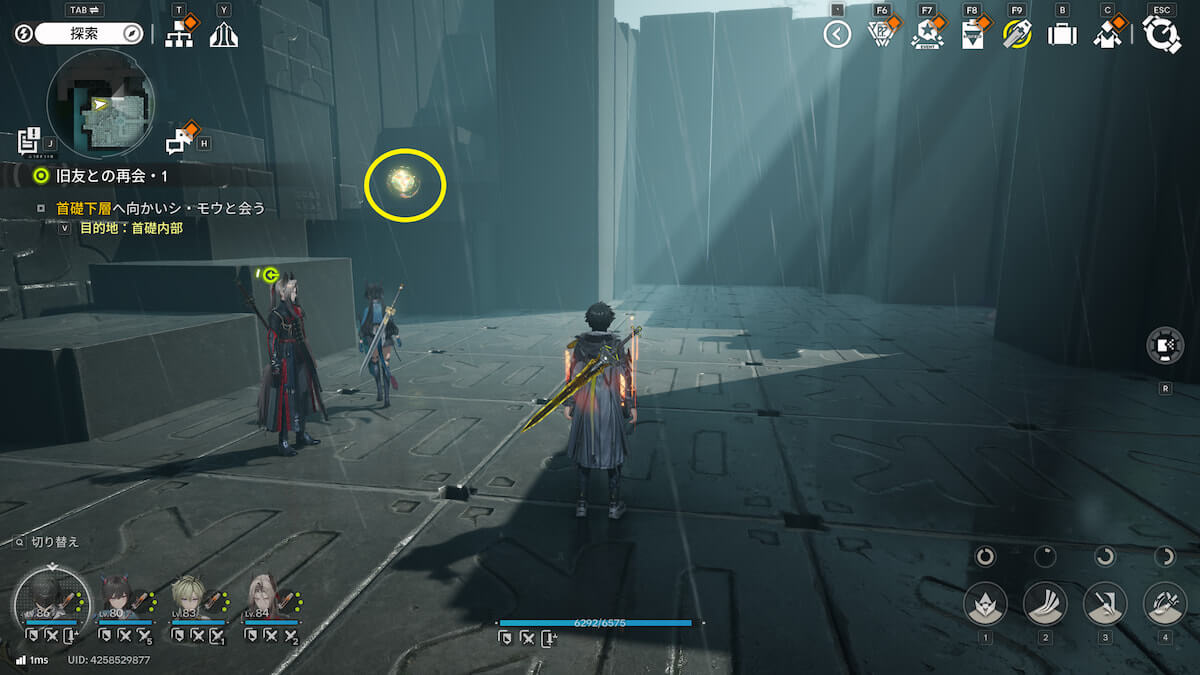Open the main system menu gear icon
The width and height of the screenshot is (1200, 675).
(1162, 35)
